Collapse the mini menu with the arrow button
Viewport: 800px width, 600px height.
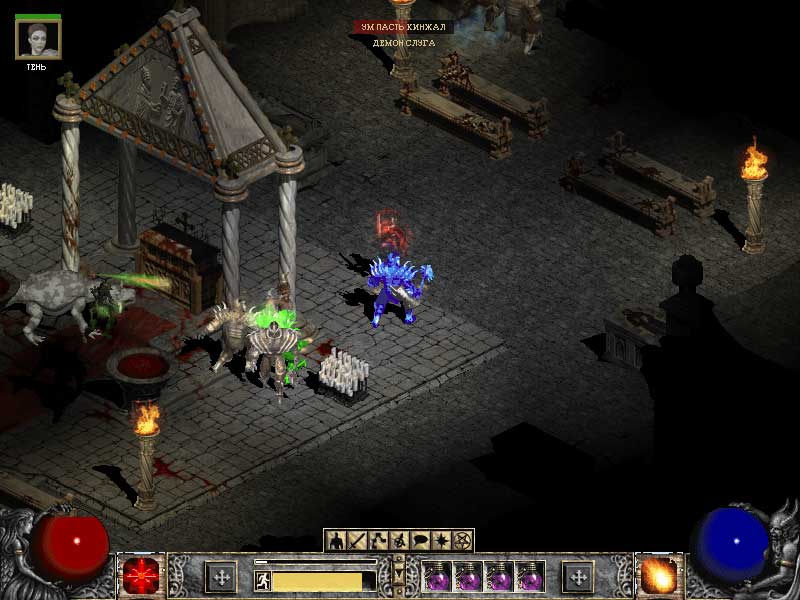(x=399, y=573)
